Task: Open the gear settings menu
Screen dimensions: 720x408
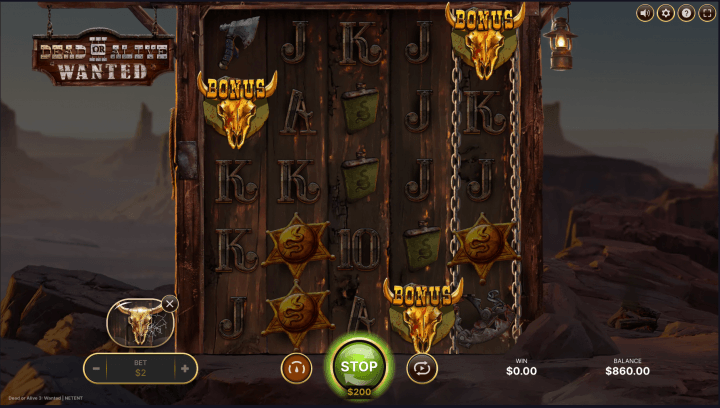Action: pos(665,13)
